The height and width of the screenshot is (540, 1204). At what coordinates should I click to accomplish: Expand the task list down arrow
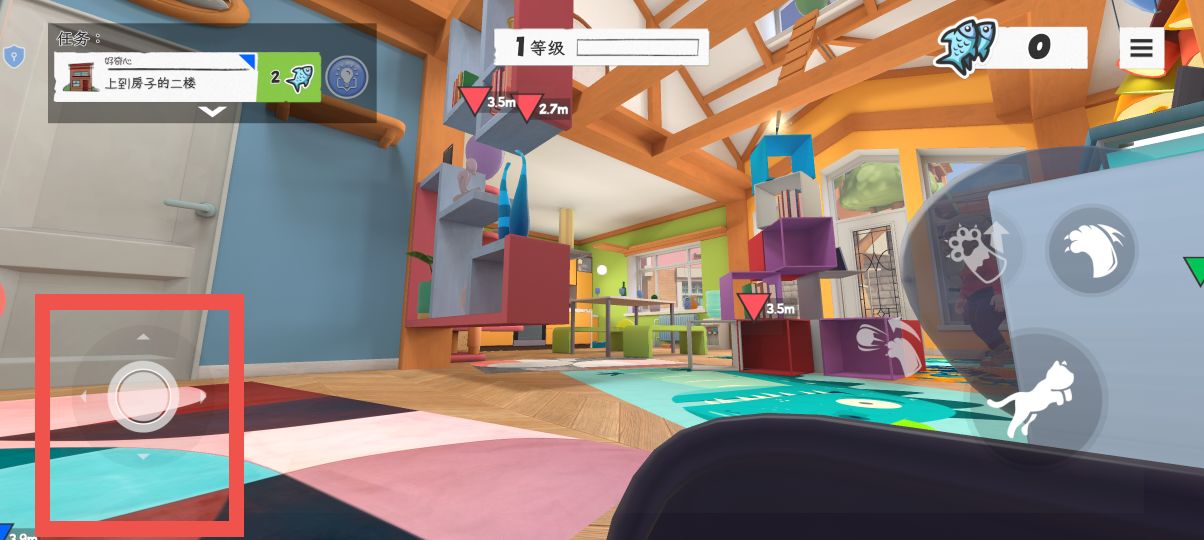click(x=212, y=112)
